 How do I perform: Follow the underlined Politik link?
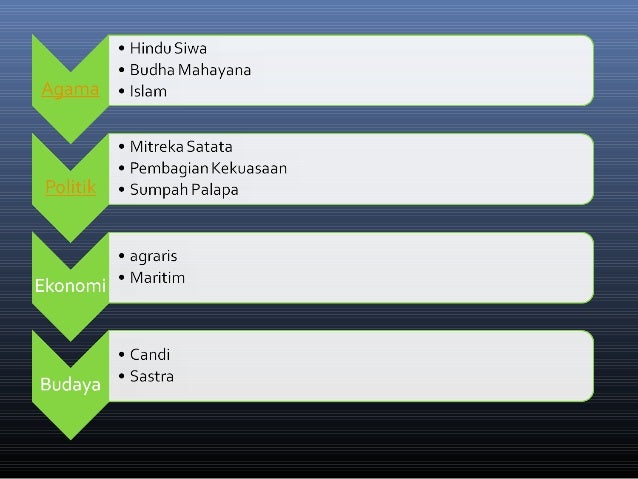click(x=70, y=188)
